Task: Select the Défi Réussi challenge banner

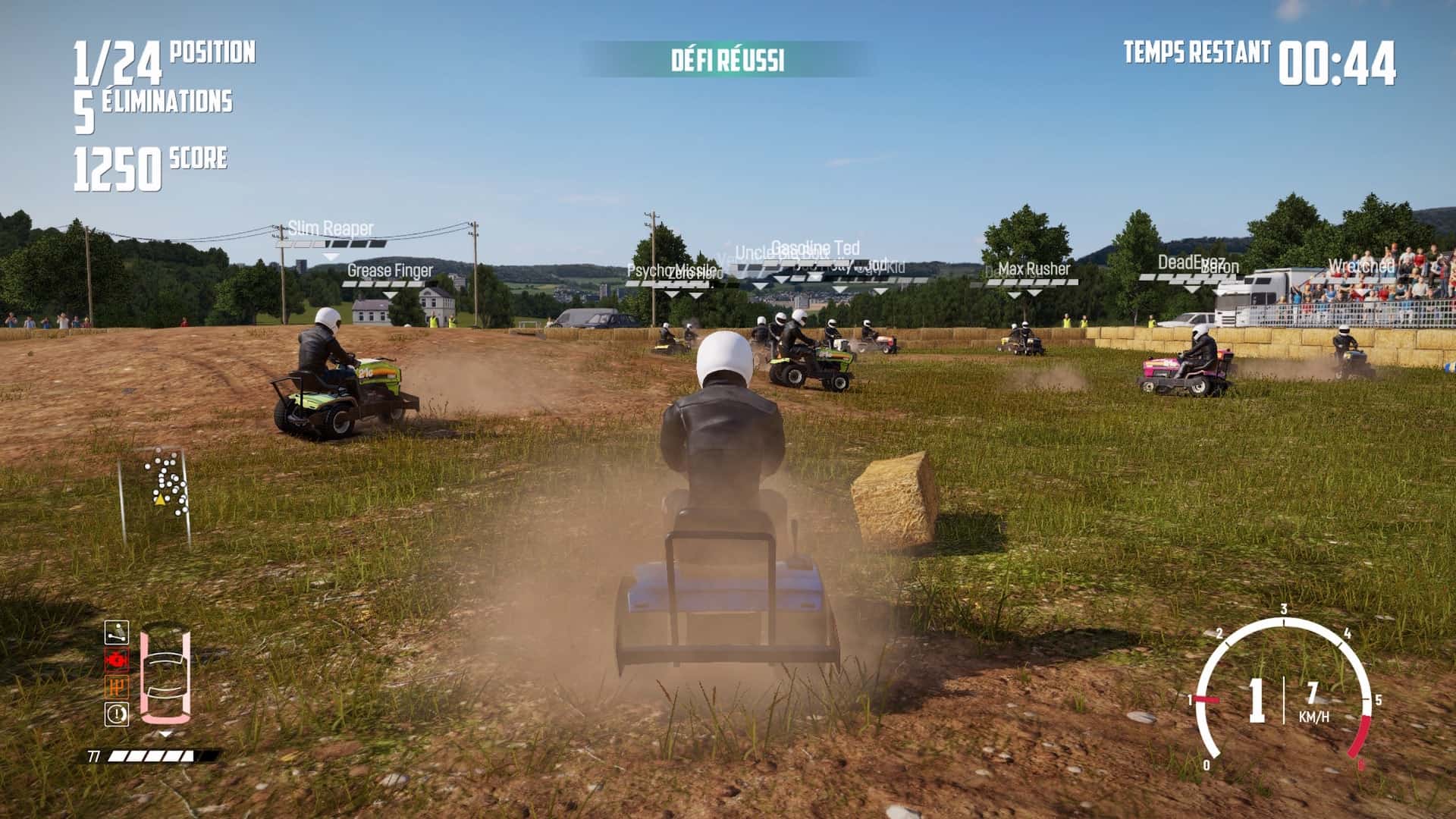Action: click(x=727, y=60)
